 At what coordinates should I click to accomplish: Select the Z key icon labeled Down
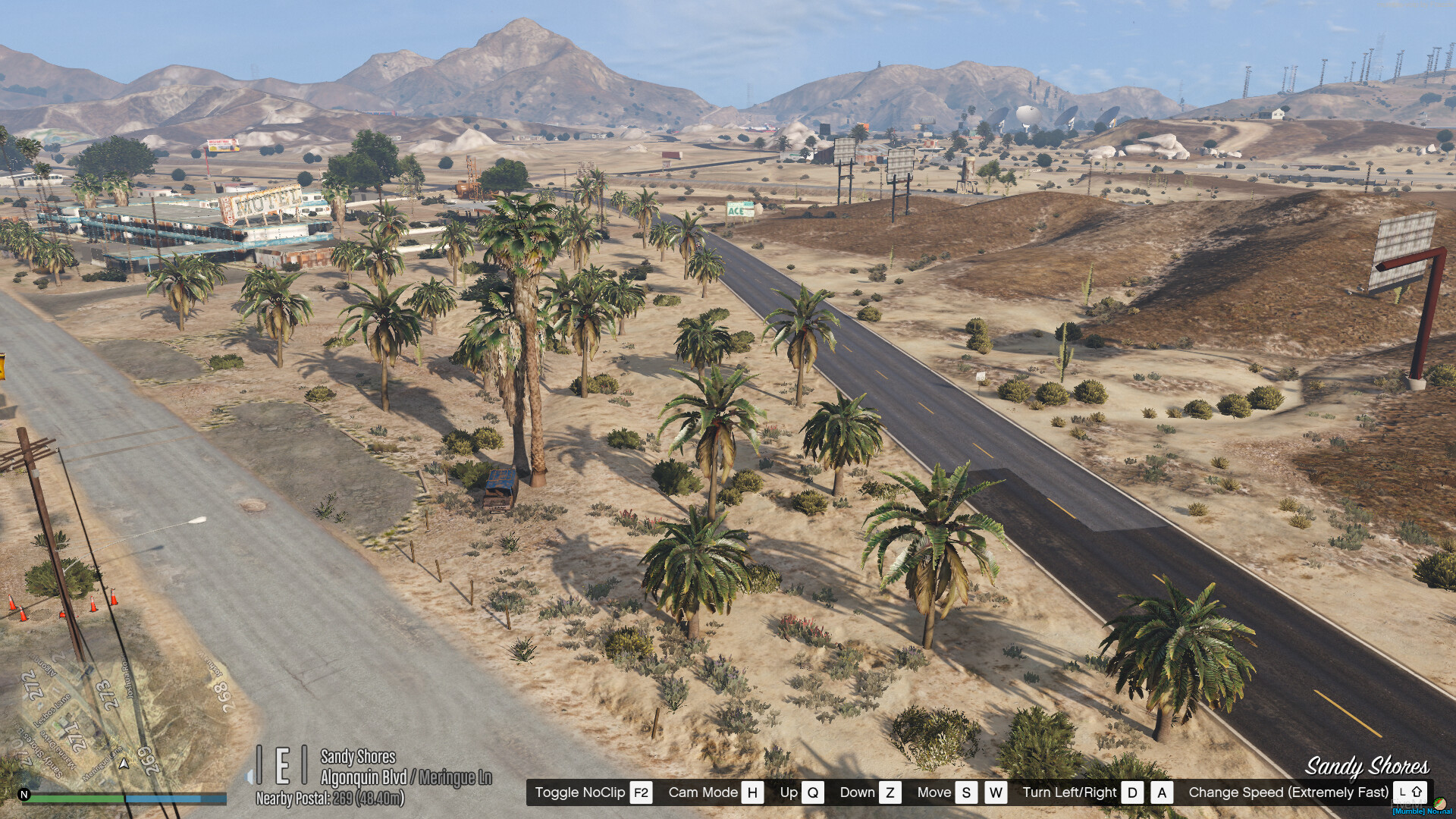click(891, 792)
